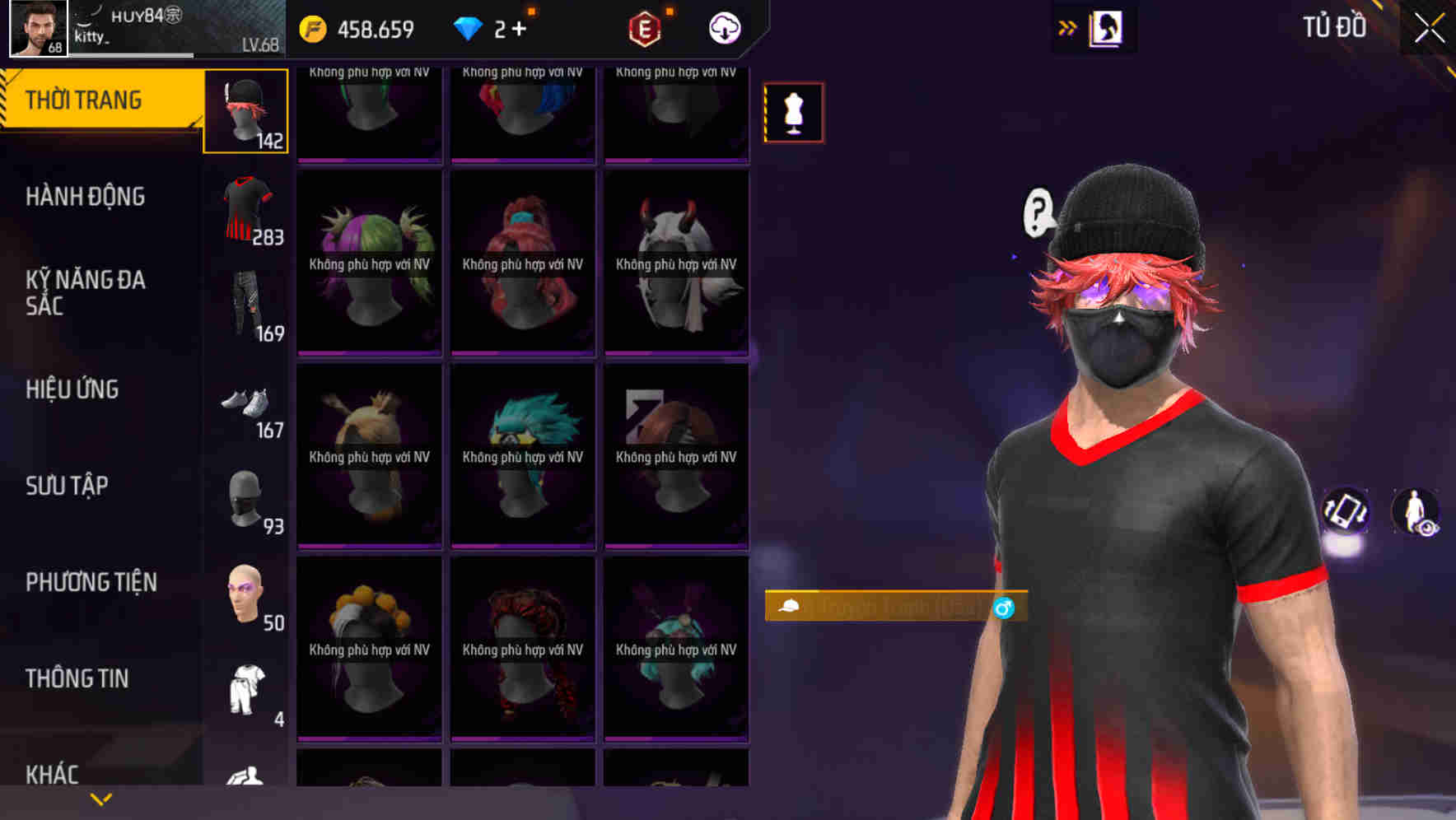Viewport: 1456px width, 820px height.
Task: Open the SƯU TẬP menu item
Action: [66, 486]
